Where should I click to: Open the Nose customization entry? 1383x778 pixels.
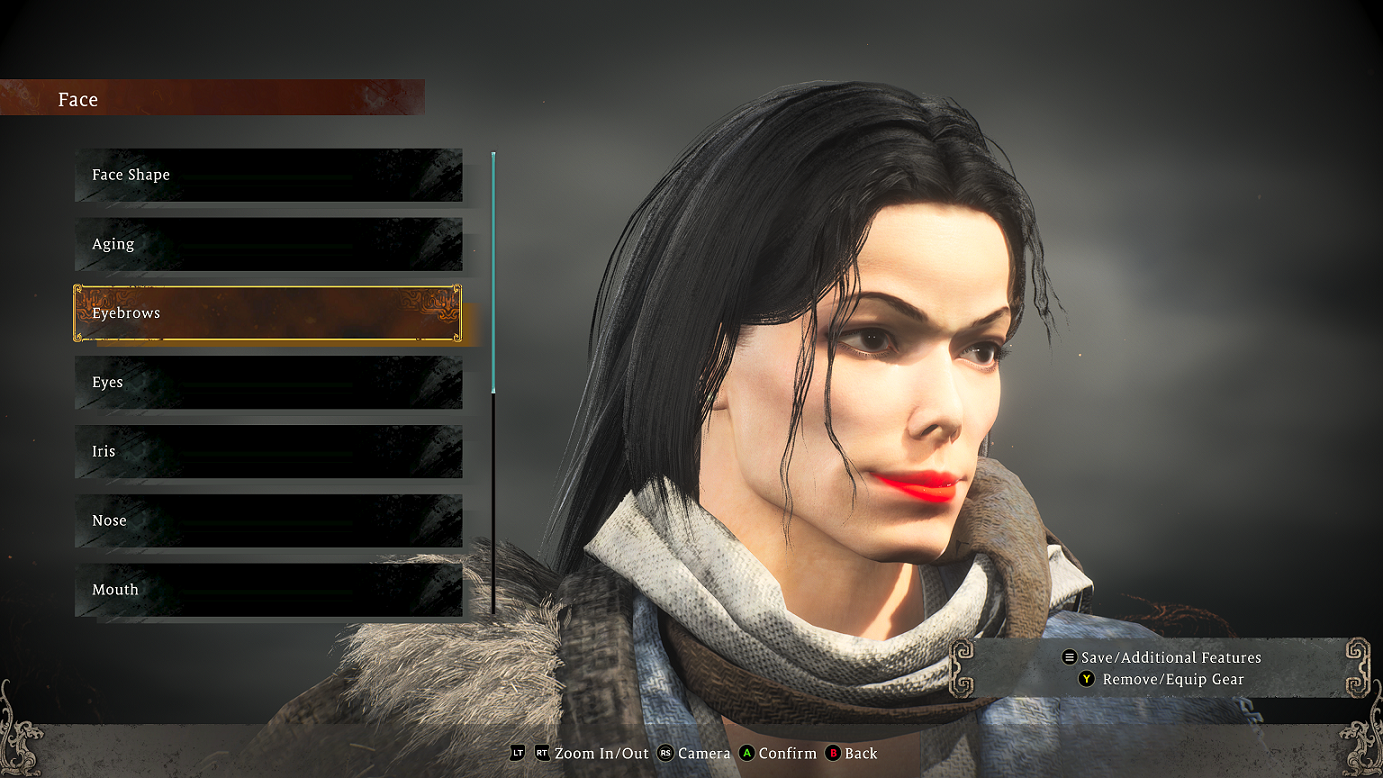coord(268,520)
